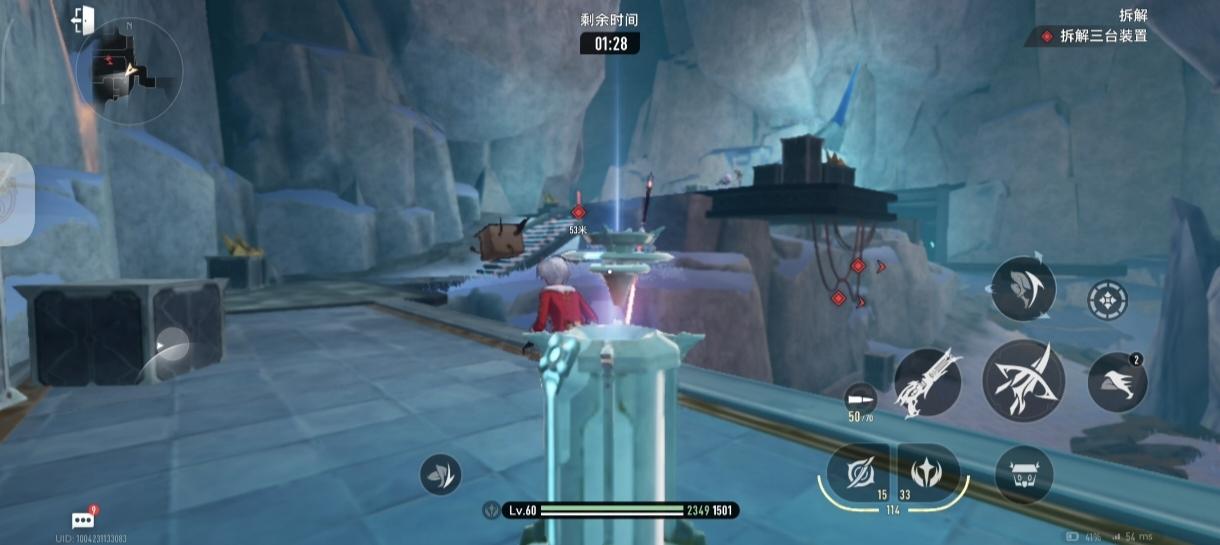
Task: Switch to the ranged gun weapon
Action: 927,382
